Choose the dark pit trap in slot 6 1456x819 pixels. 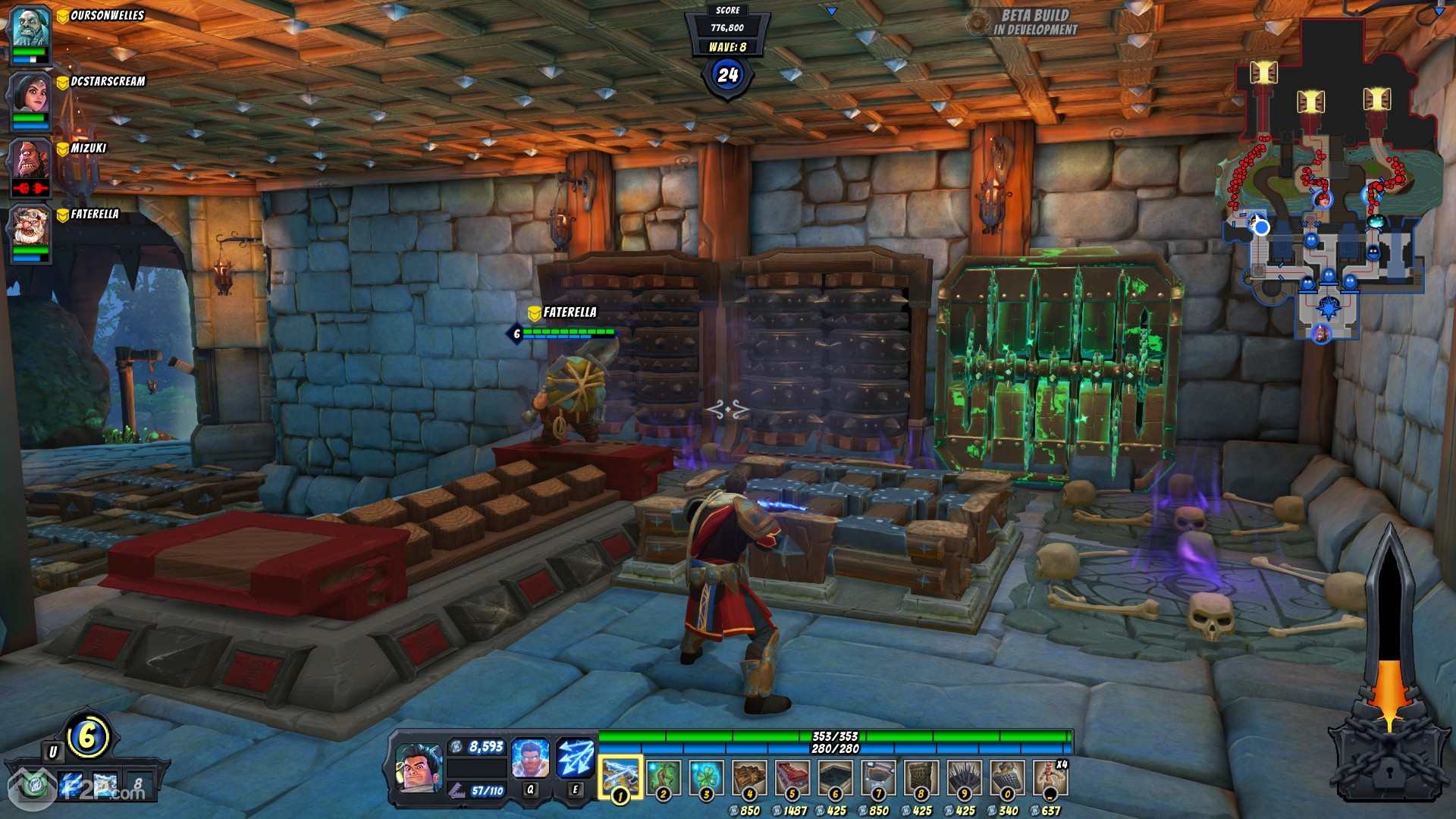(836, 777)
